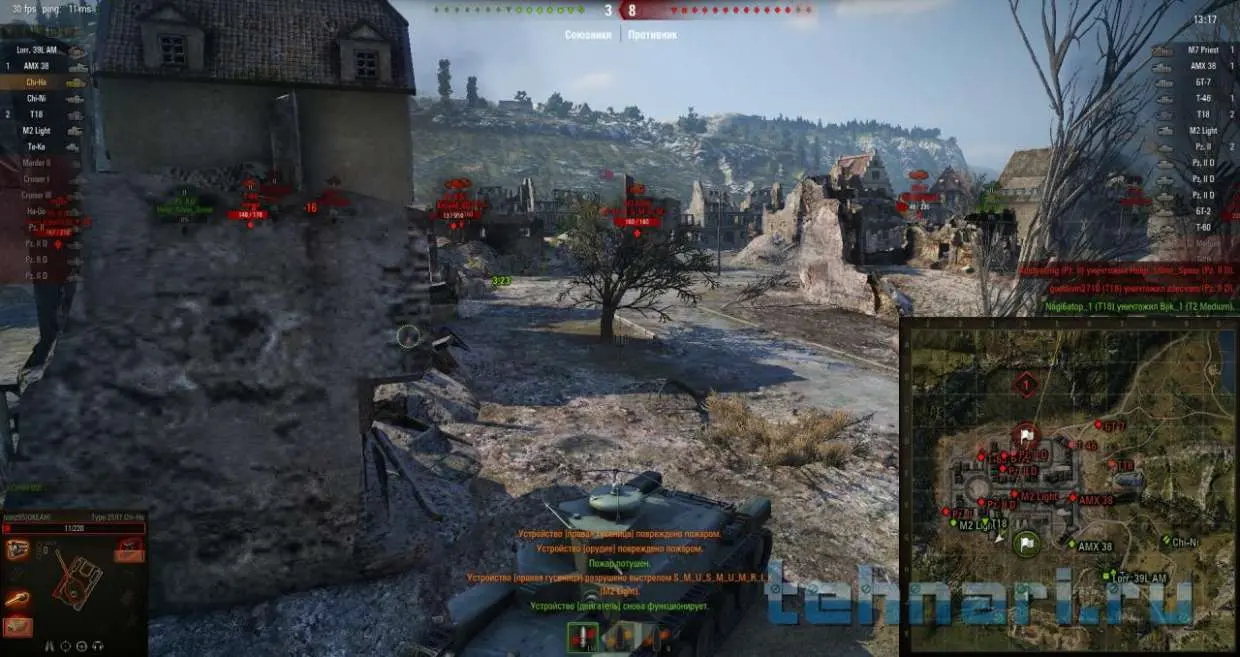Click the Chi-Ni ally marker on minimap
The height and width of the screenshot is (657, 1240).
coord(1167,541)
